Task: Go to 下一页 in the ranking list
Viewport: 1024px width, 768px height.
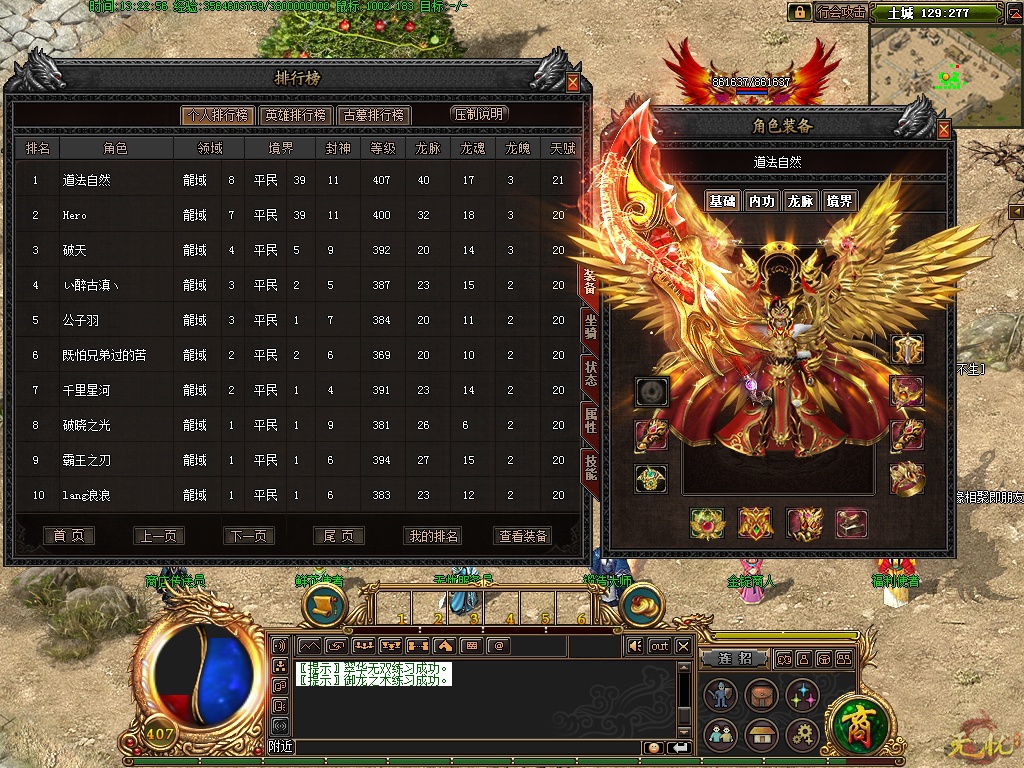Action: point(248,536)
